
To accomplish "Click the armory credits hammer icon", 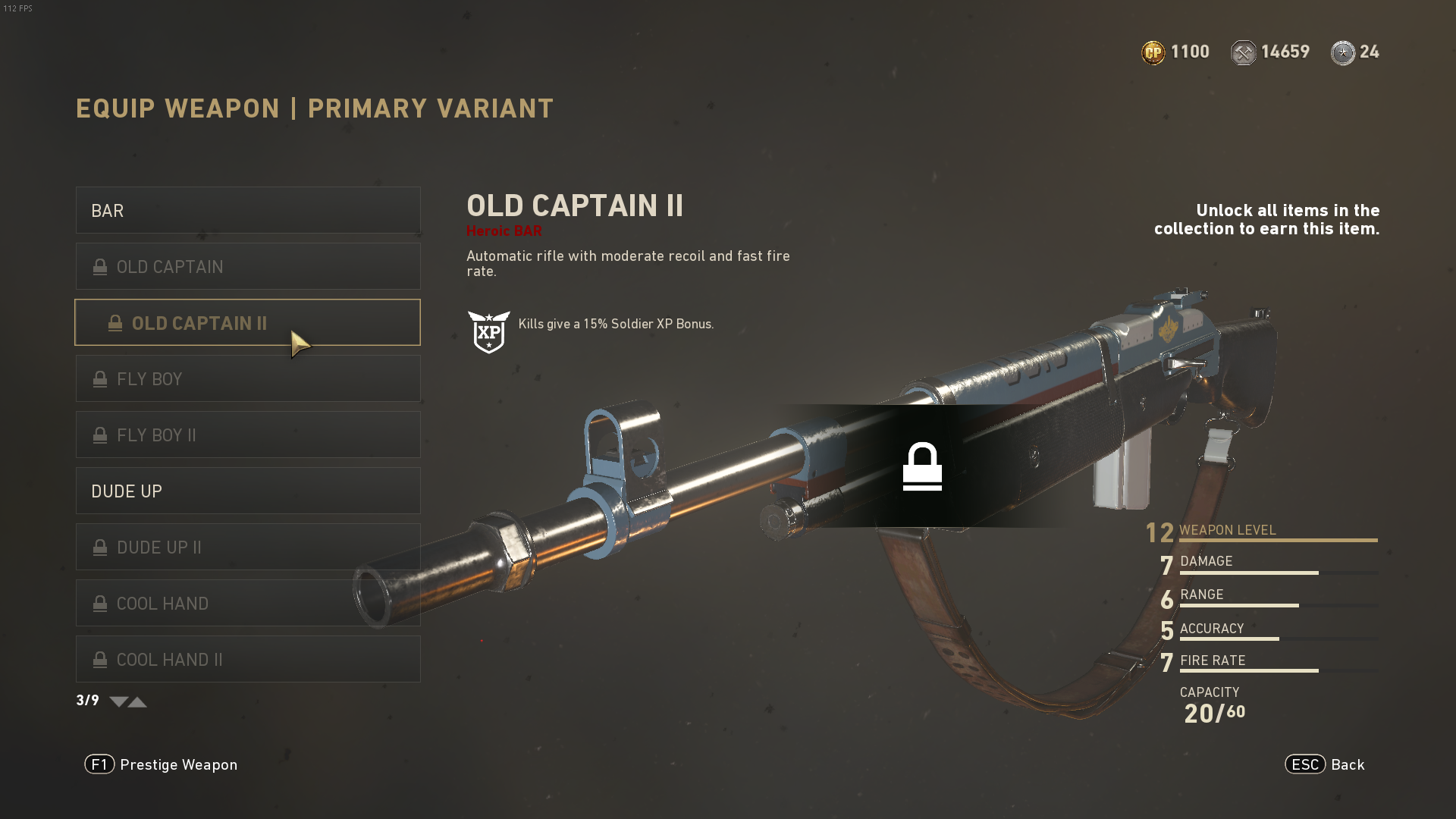I will click(x=1244, y=52).
